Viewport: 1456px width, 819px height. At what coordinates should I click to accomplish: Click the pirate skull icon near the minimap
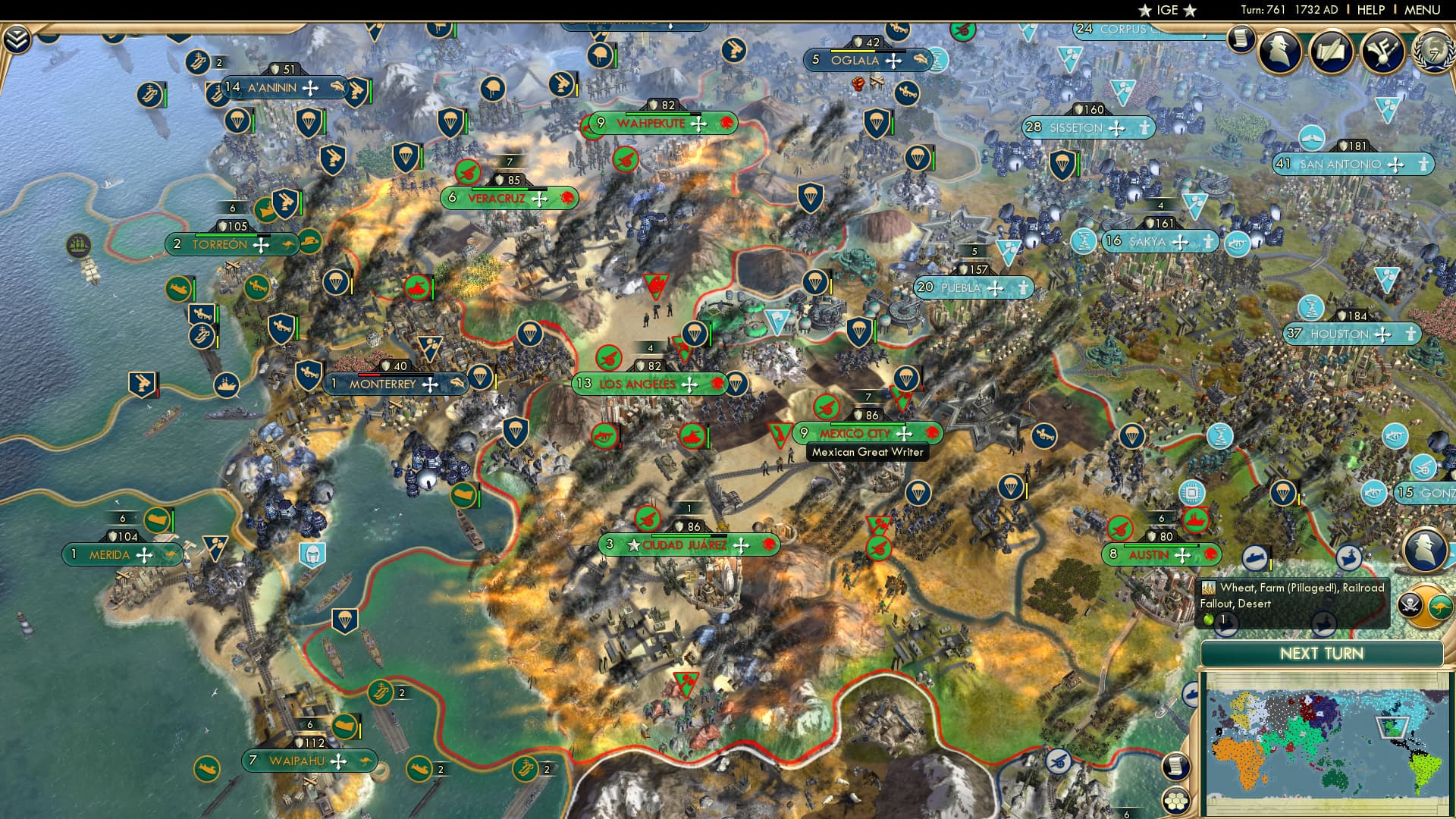pos(1410,604)
